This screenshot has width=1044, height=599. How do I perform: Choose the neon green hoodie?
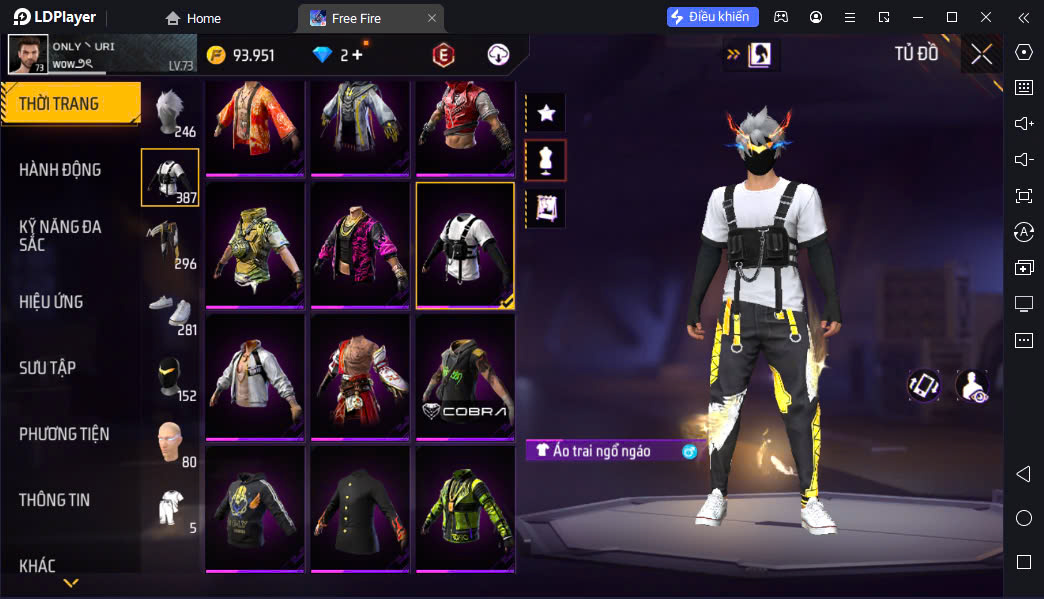click(x=465, y=509)
